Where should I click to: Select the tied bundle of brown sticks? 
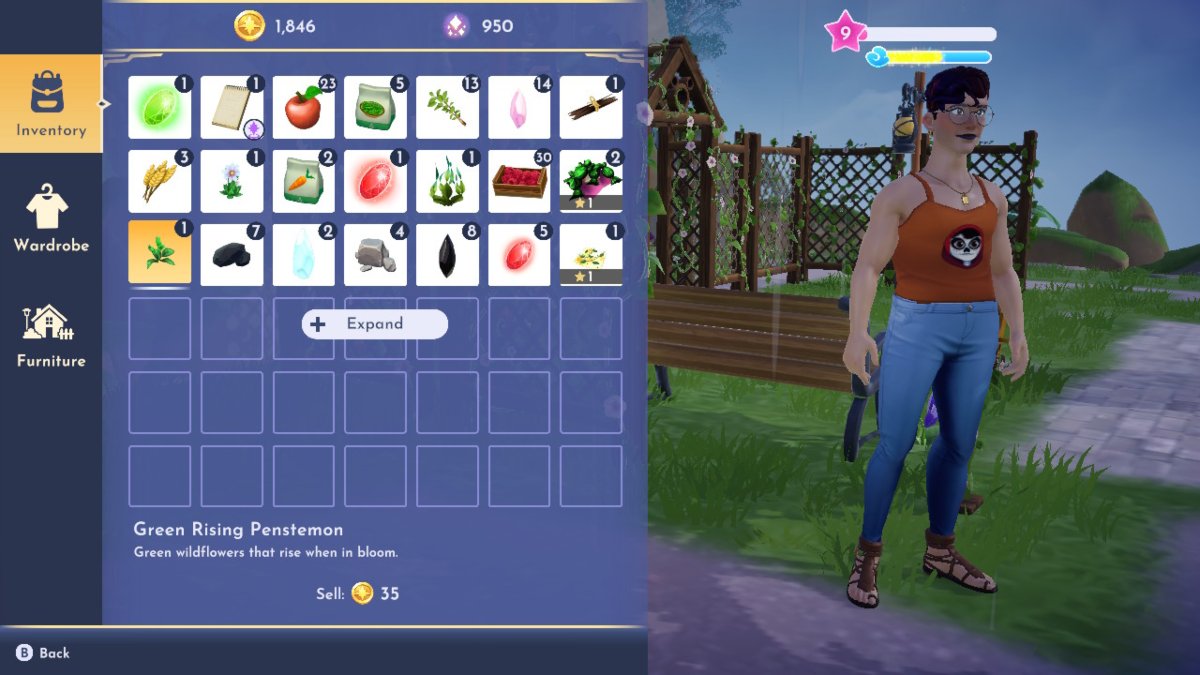(591, 108)
